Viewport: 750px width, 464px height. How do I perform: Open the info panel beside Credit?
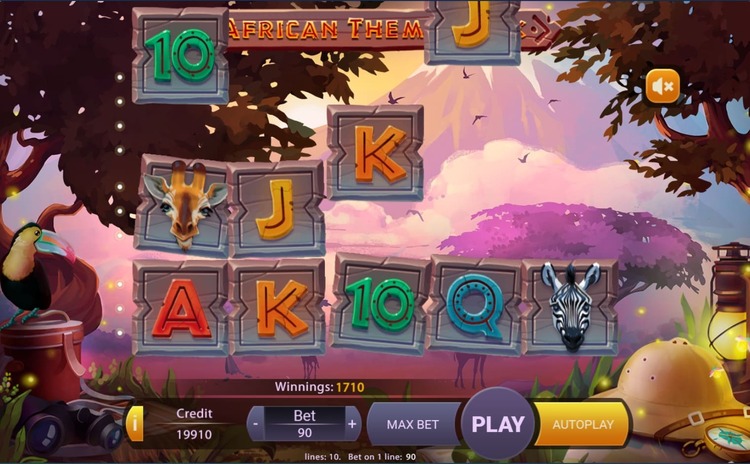pyautogui.click(x=135, y=424)
